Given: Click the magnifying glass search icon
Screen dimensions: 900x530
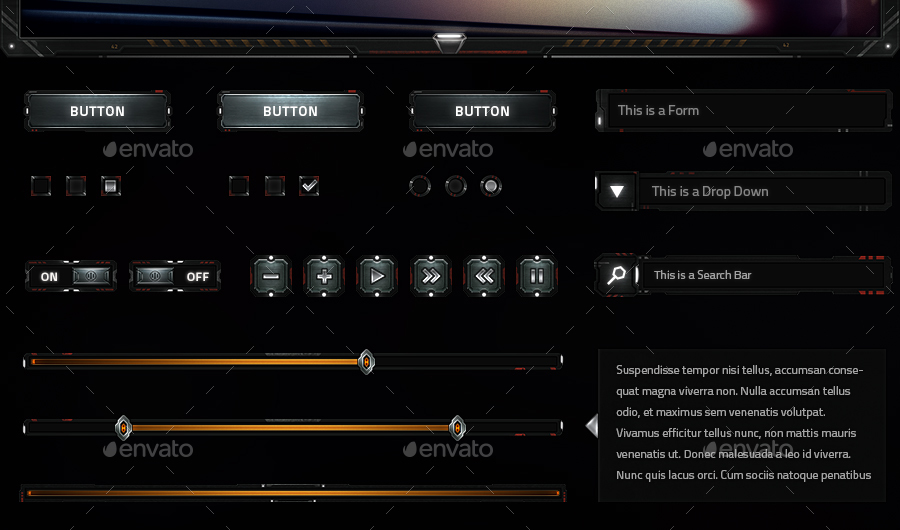Looking at the screenshot, I should click(x=617, y=275).
